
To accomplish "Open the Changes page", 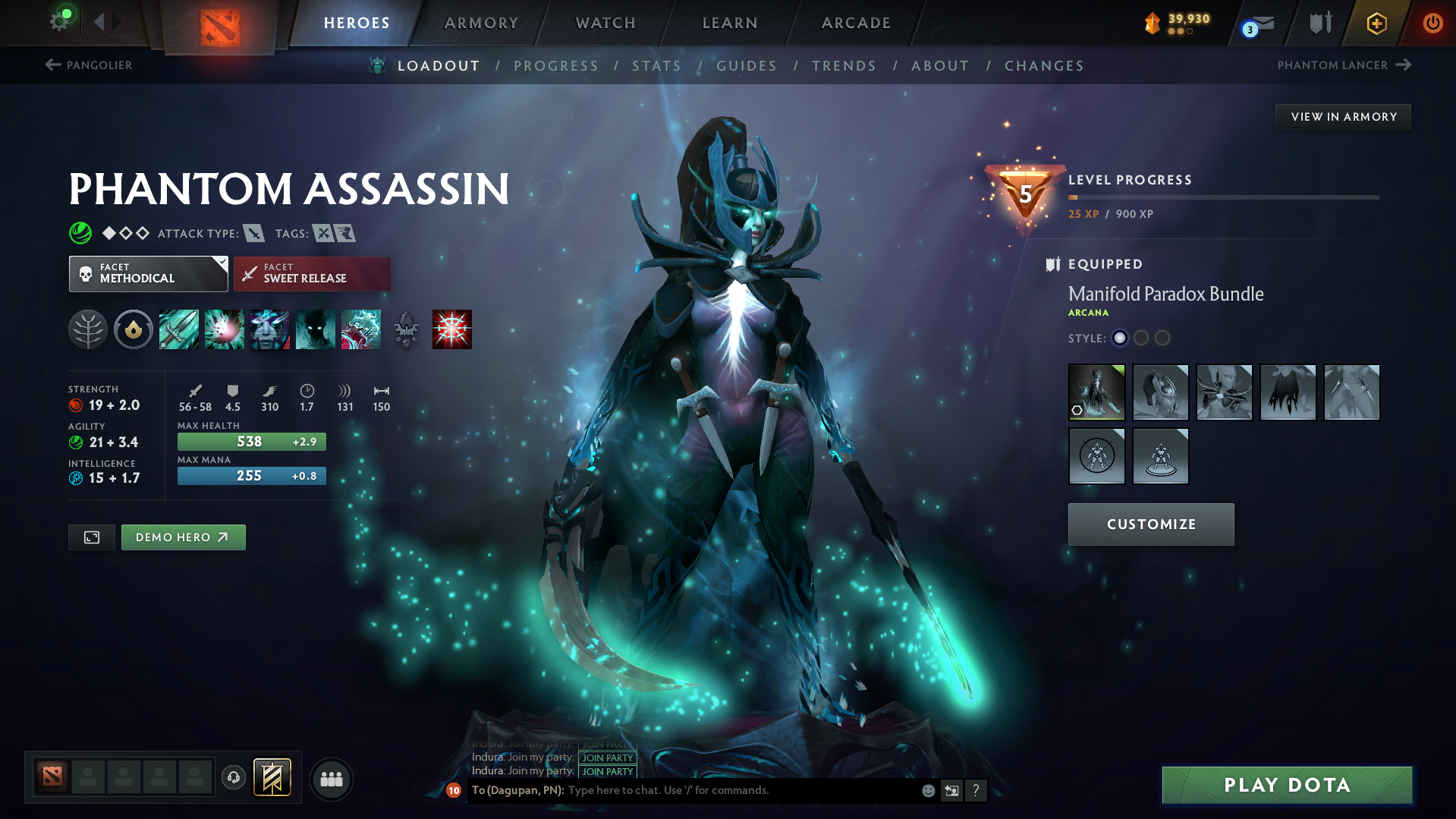I will click(1044, 66).
